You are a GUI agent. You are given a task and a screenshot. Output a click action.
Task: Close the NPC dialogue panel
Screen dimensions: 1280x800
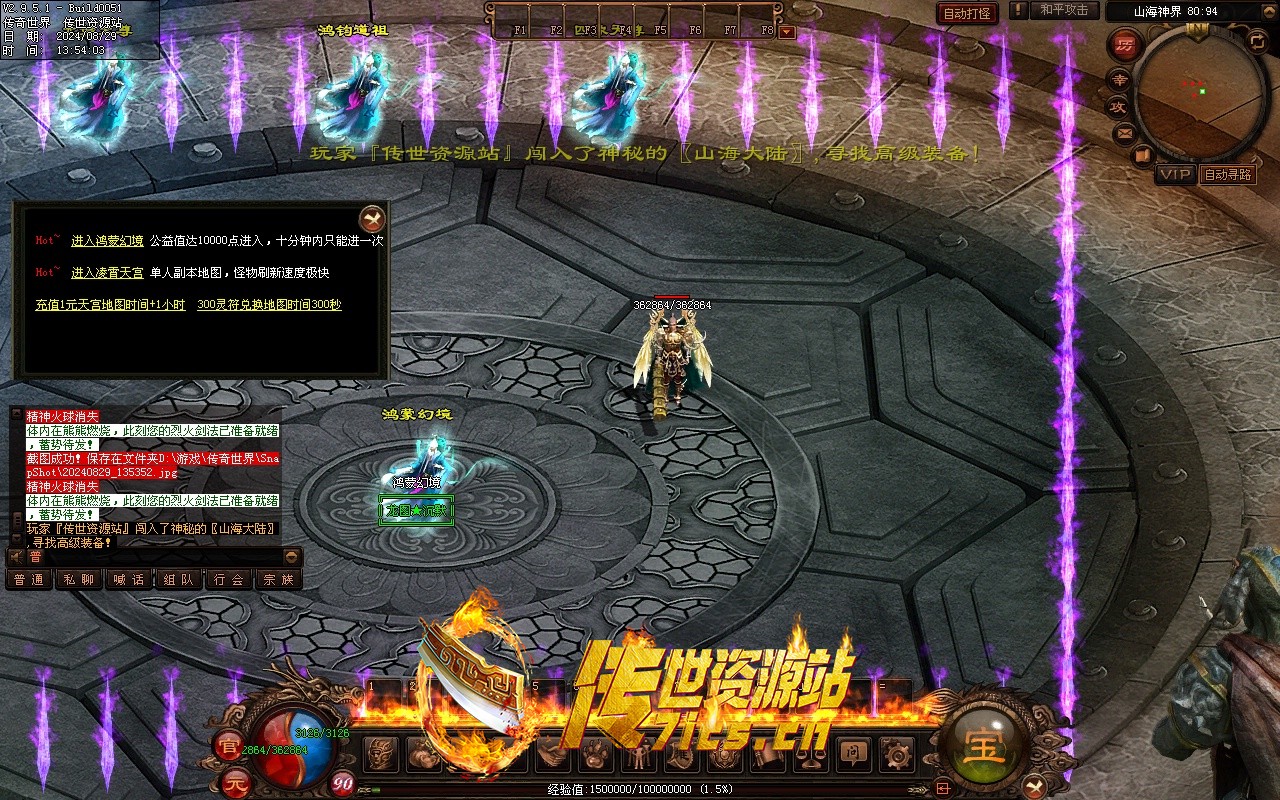pyautogui.click(x=372, y=218)
